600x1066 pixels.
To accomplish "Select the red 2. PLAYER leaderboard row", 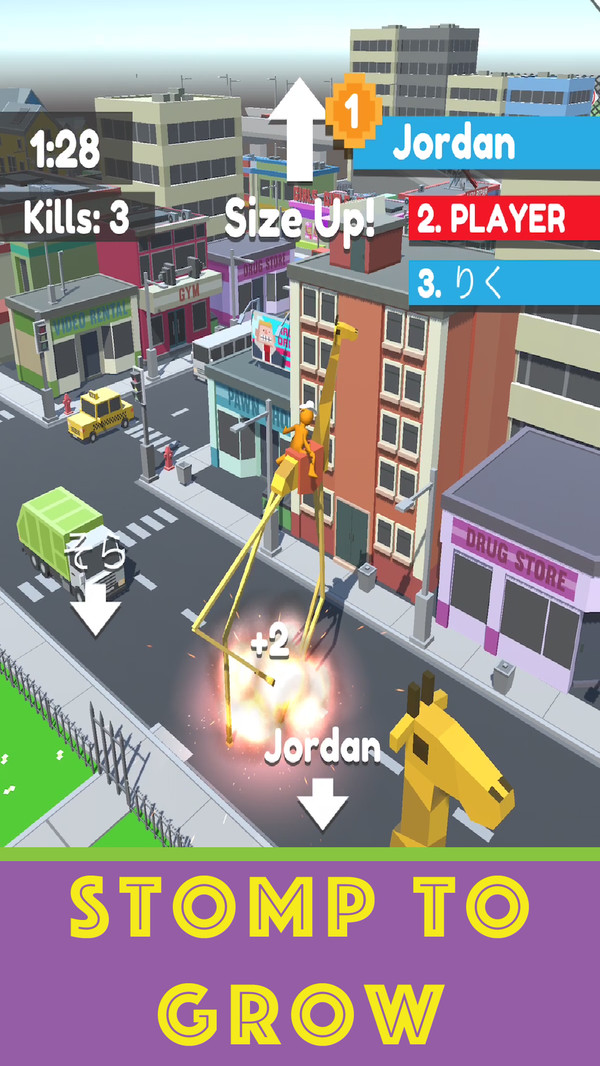I will [504, 219].
